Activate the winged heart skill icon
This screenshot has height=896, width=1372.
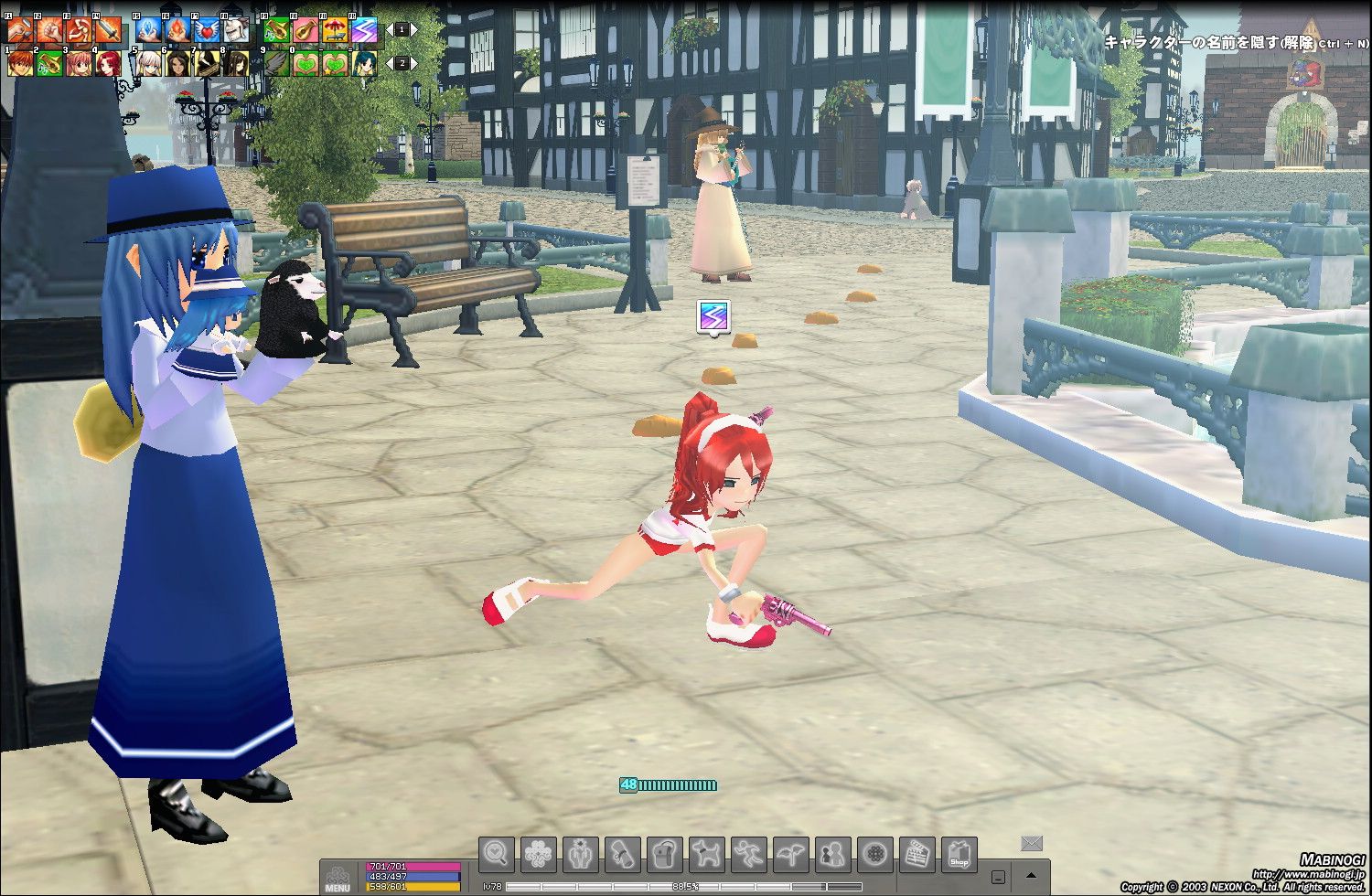(x=207, y=30)
